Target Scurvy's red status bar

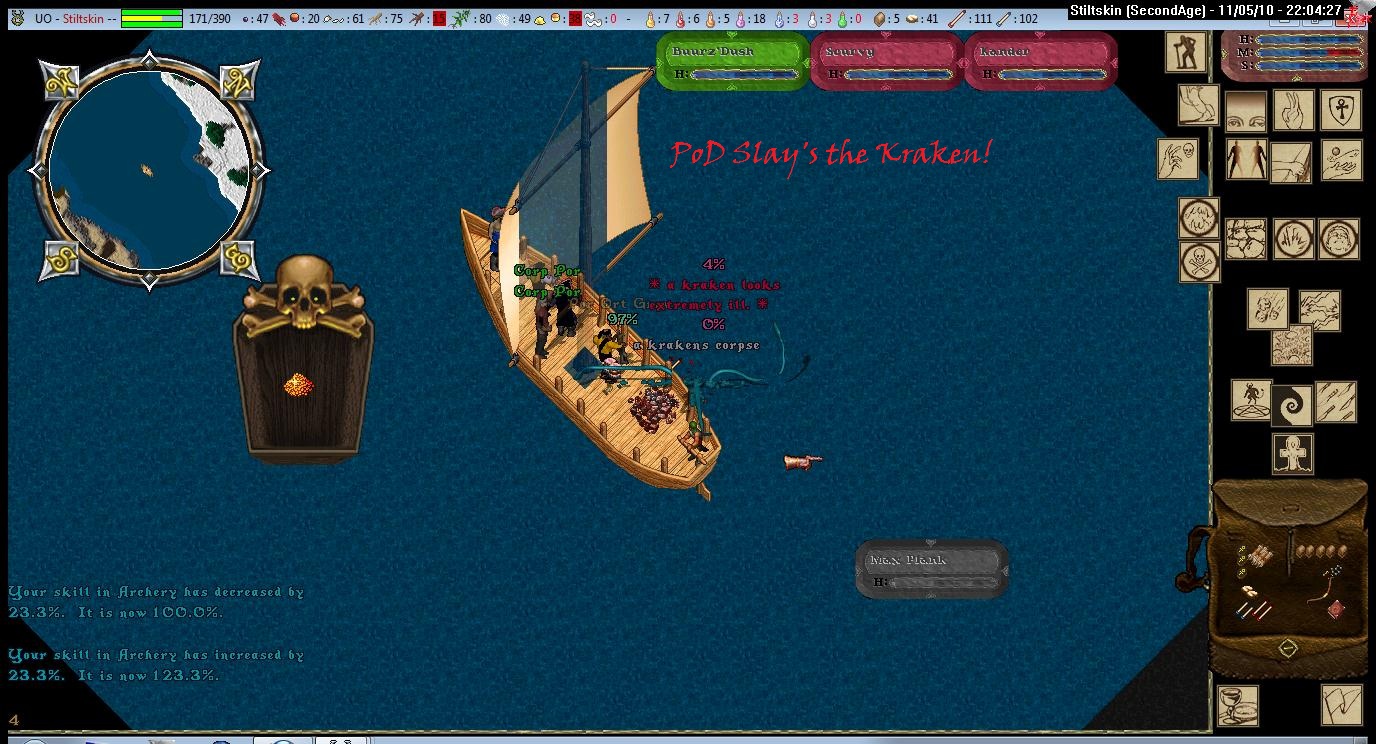[885, 61]
